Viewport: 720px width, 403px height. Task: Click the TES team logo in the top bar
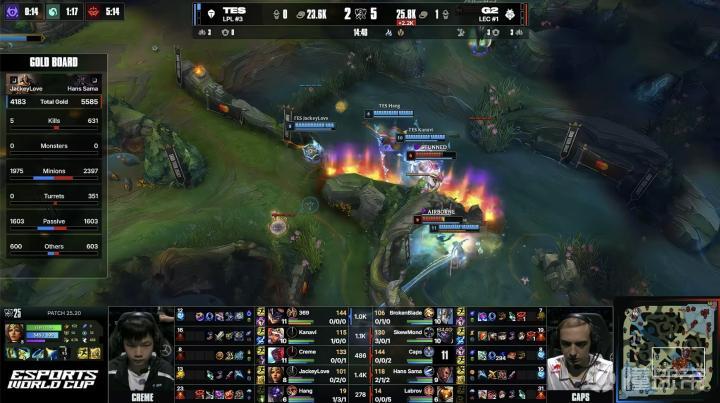(209, 14)
